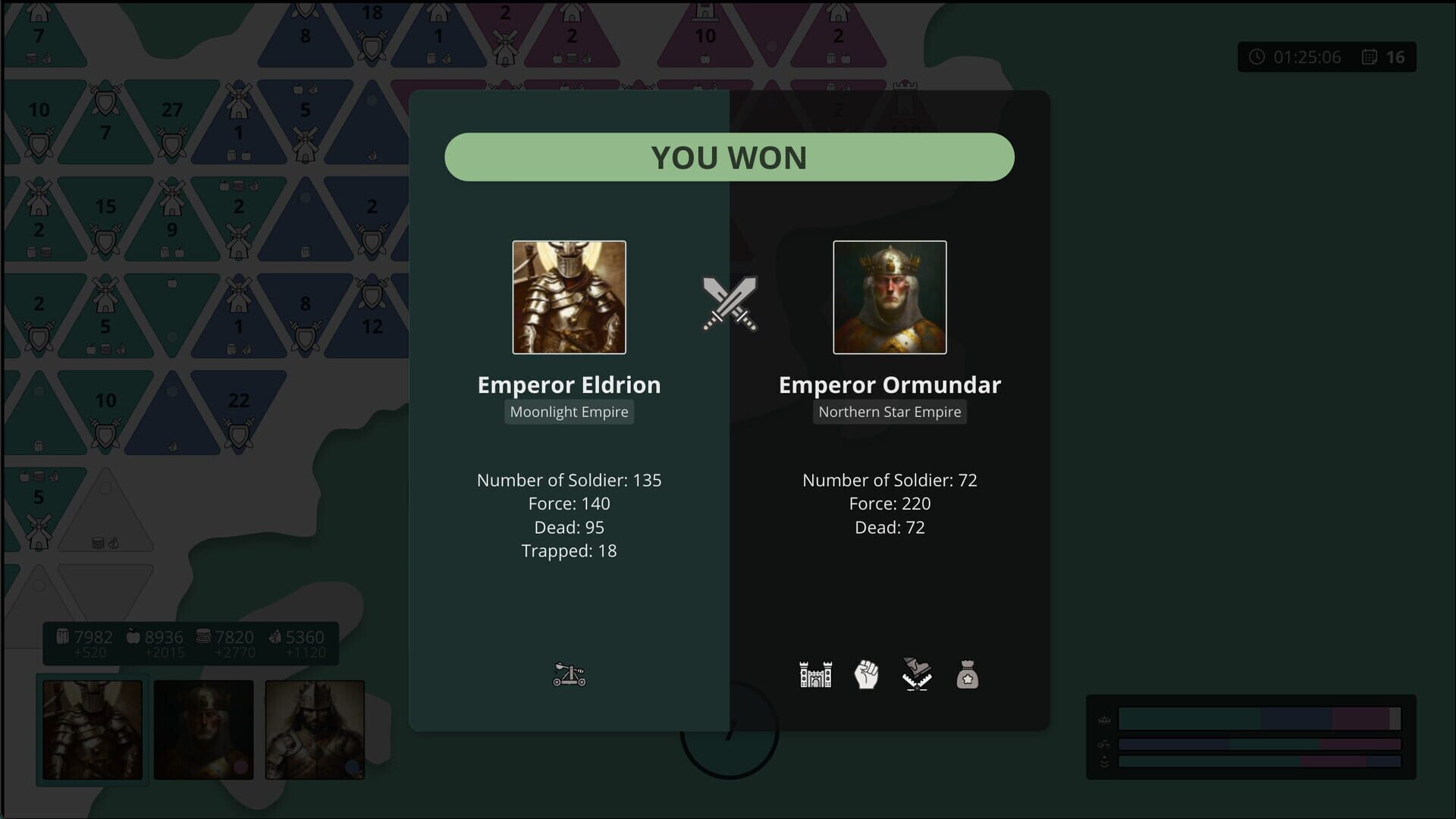This screenshot has width=1456, height=819.
Task: Click the apple food icon showing 8936
Action: point(133,637)
